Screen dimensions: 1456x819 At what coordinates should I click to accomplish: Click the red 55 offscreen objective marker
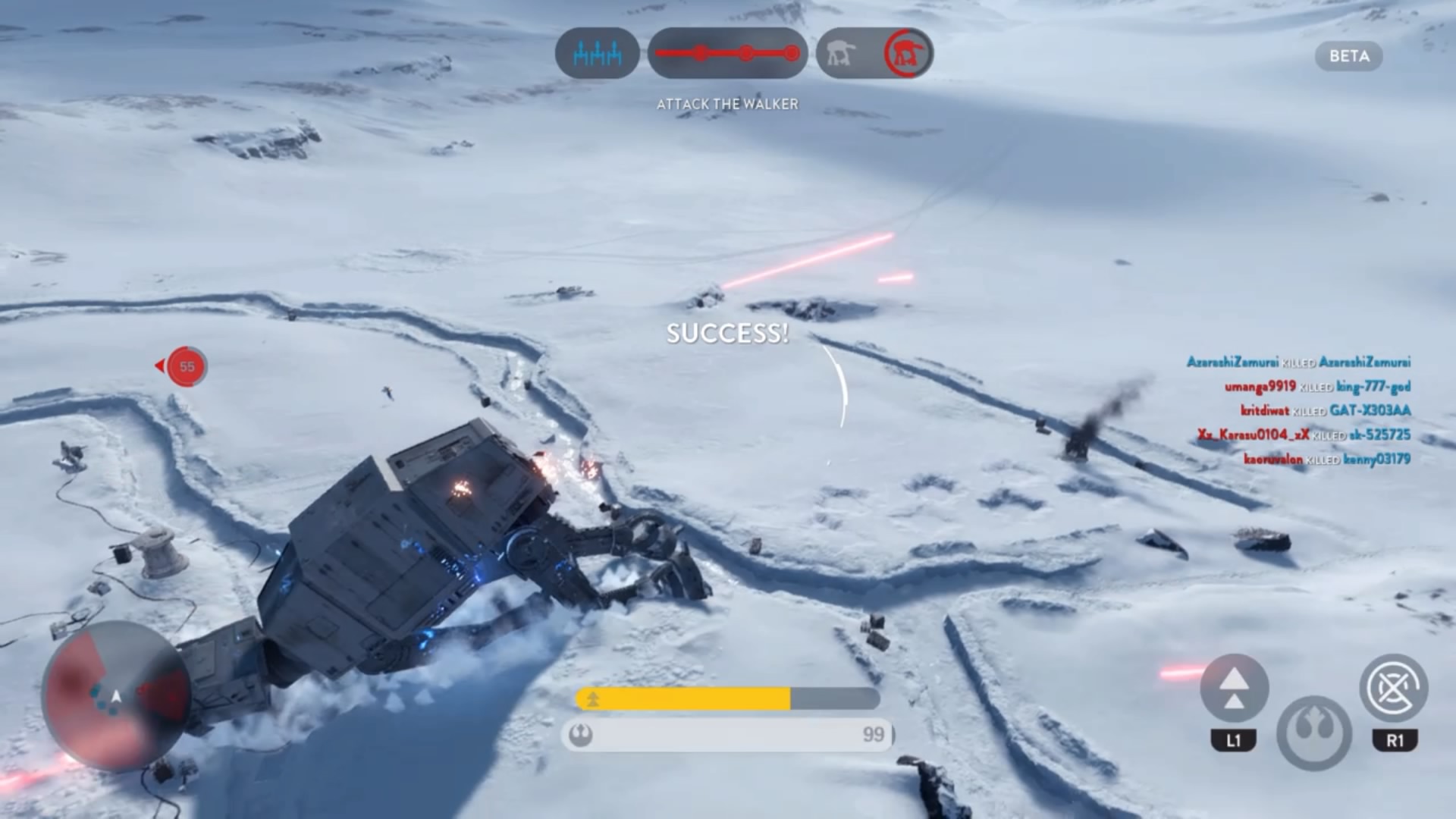click(186, 367)
